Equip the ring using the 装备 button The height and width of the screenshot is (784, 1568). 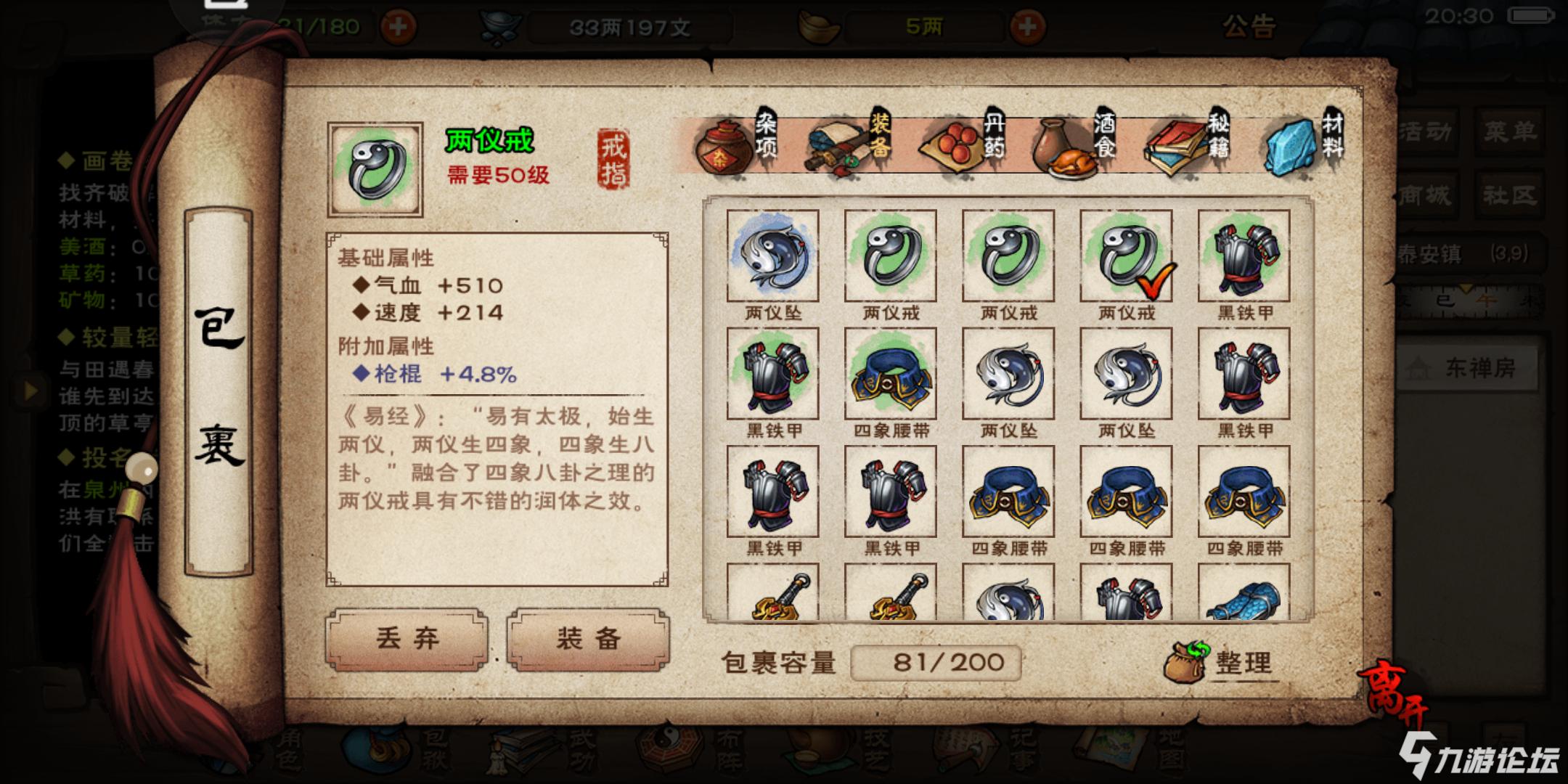point(588,639)
